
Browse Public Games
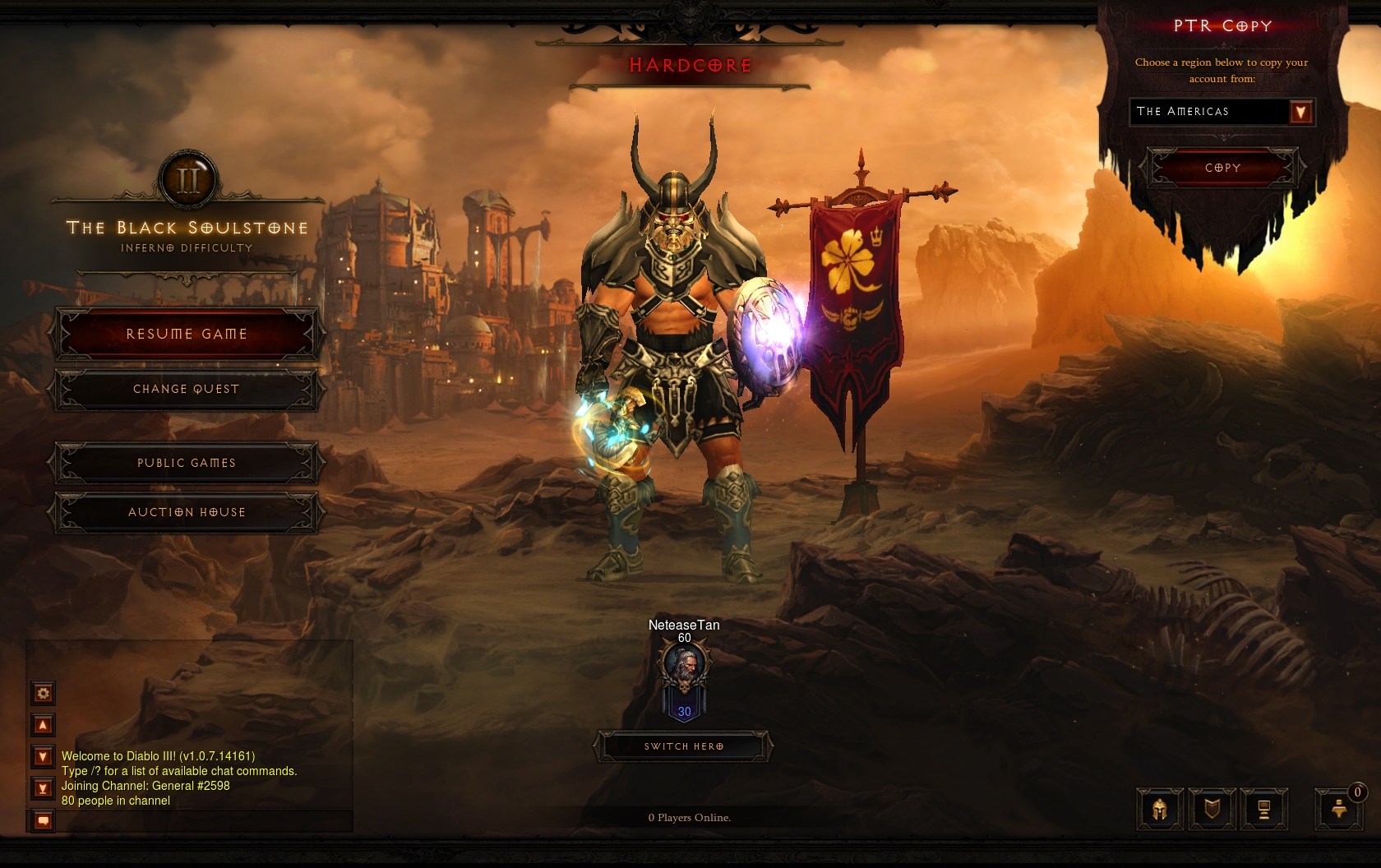click(187, 463)
